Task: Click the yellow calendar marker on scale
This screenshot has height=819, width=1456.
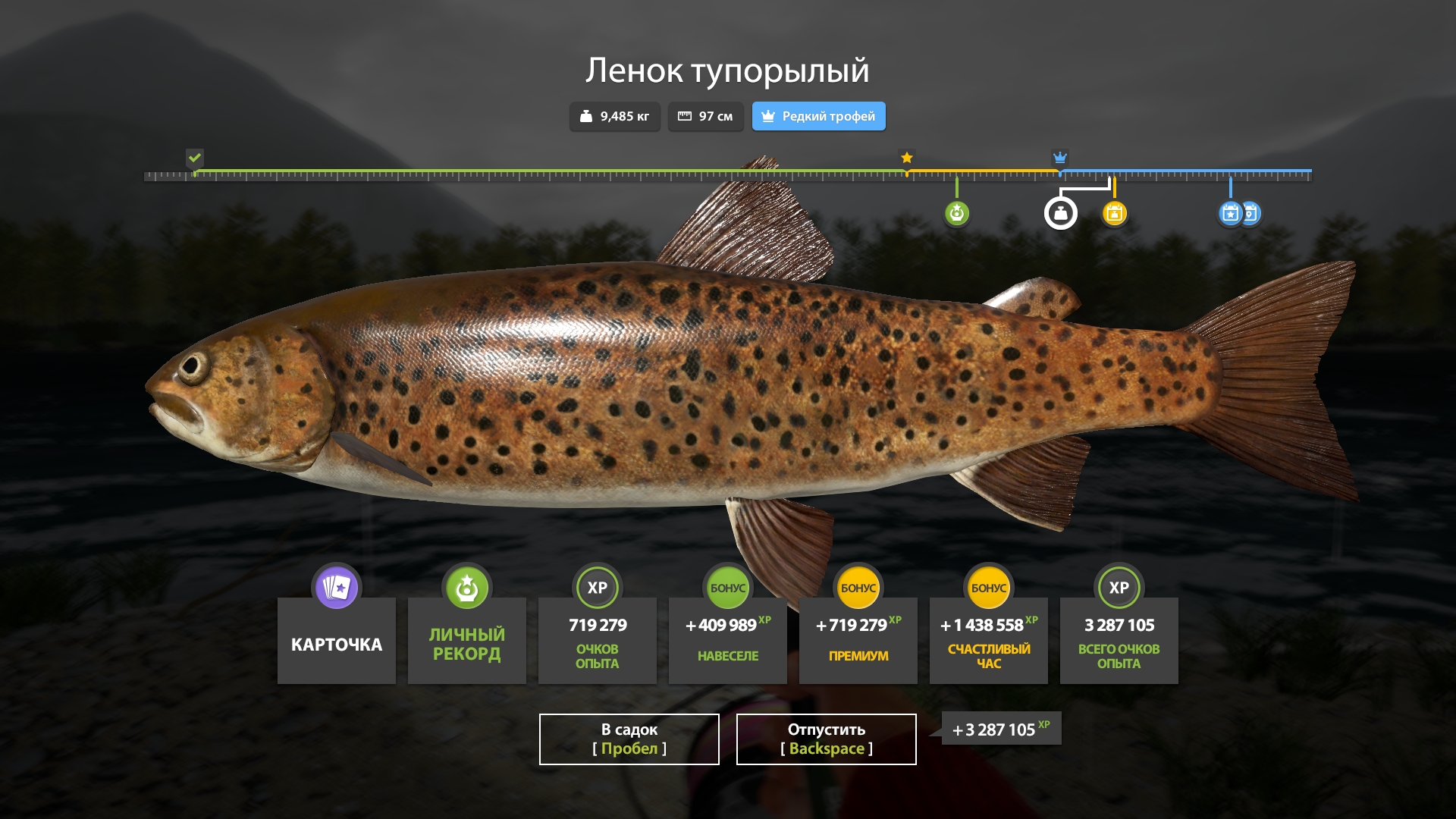Action: point(1114,213)
